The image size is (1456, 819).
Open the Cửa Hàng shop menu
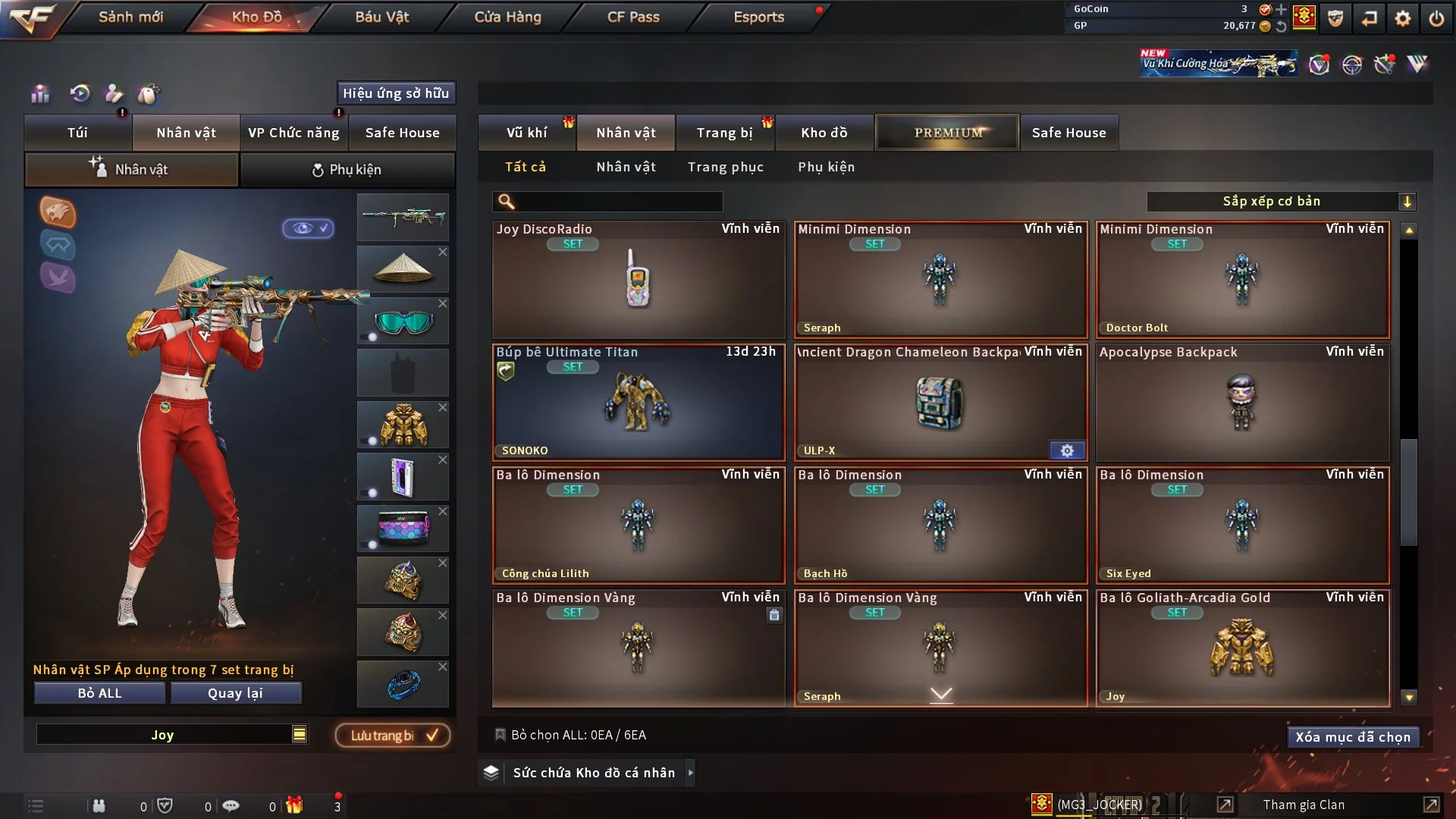tap(507, 17)
